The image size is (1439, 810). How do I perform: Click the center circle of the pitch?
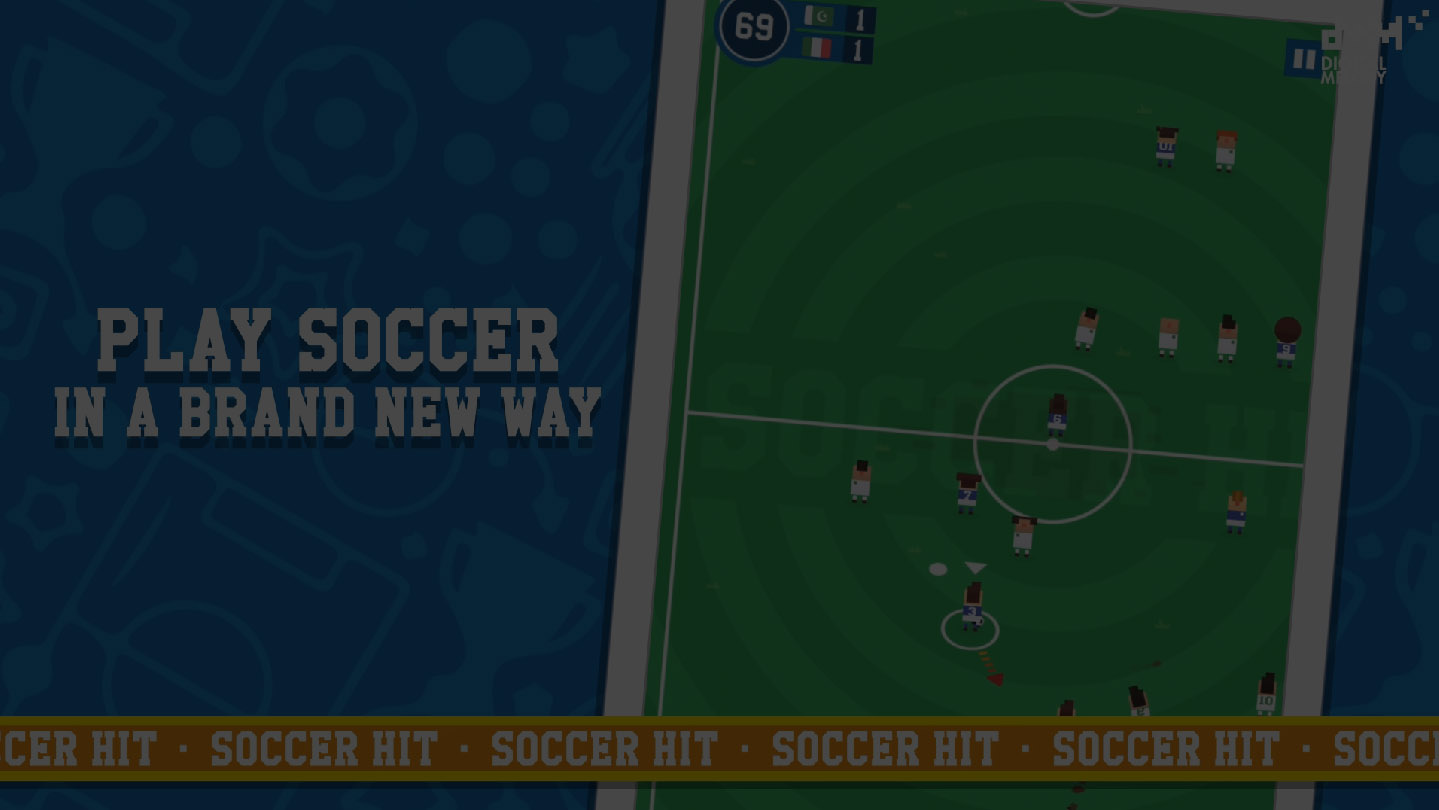(x=1053, y=445)
